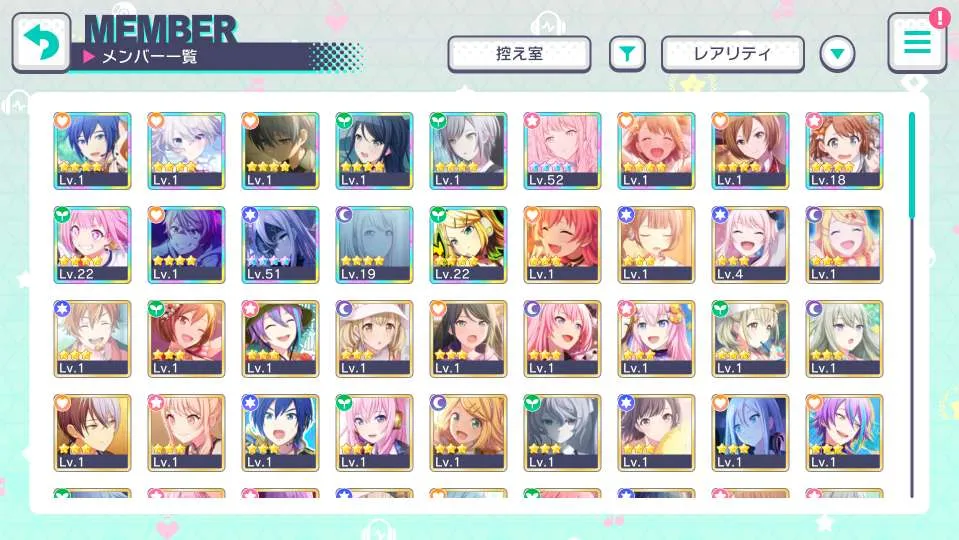Pick the Lv.19 member card
This screenshot has height=540, width=959.
click(374, 244)
